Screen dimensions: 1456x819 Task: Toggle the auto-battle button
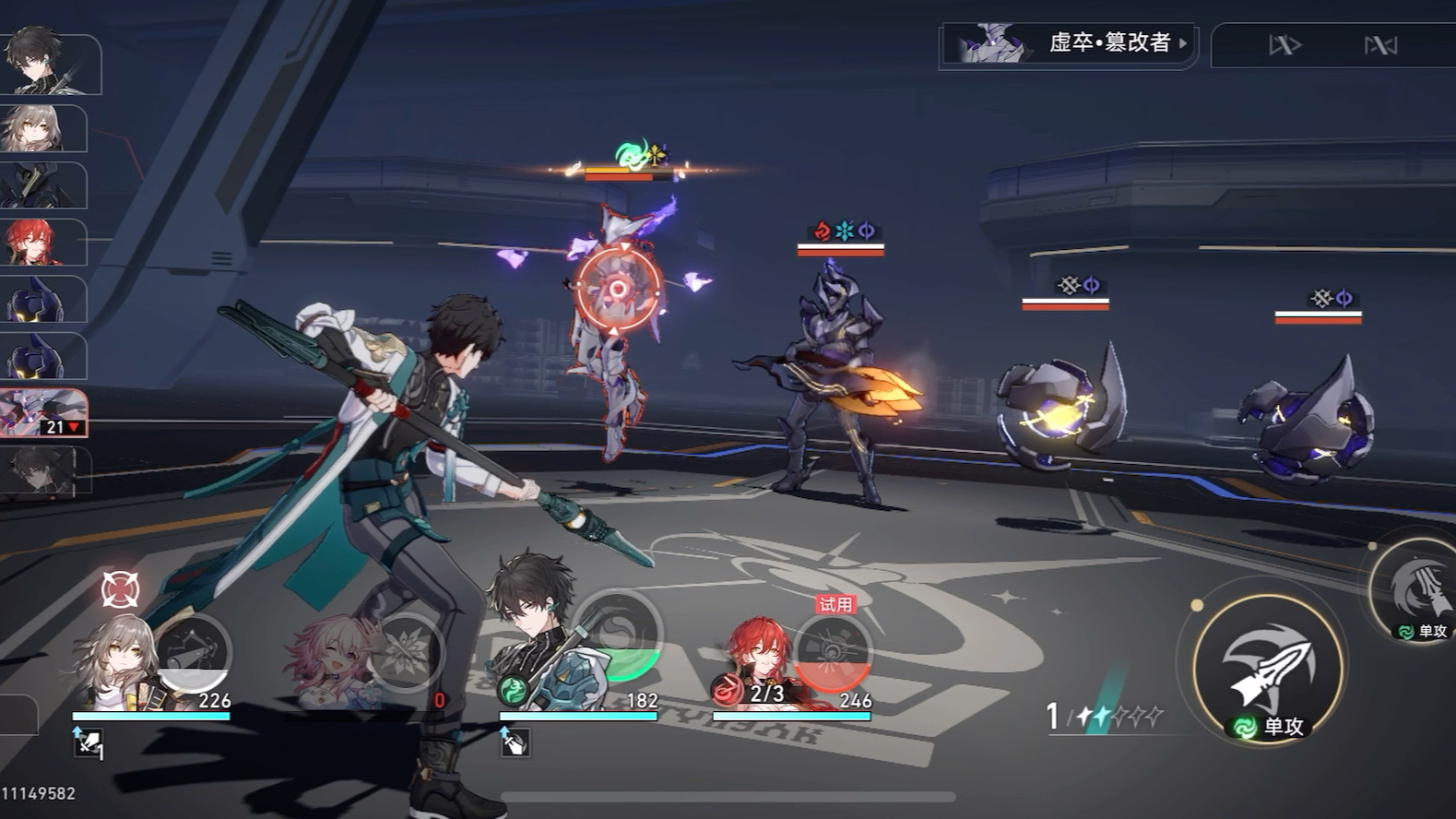tap(1380, 44)
